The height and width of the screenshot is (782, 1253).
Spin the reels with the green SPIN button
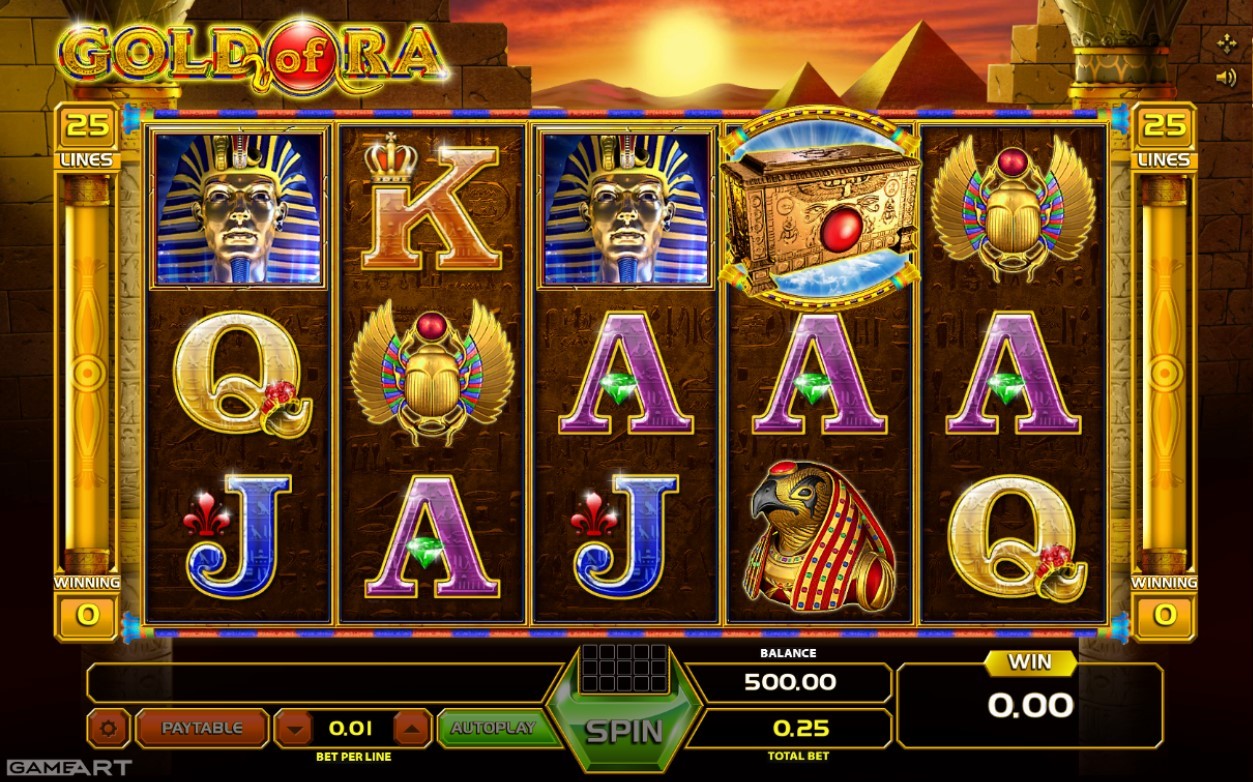pyautogui.click(x=624, y=730)
